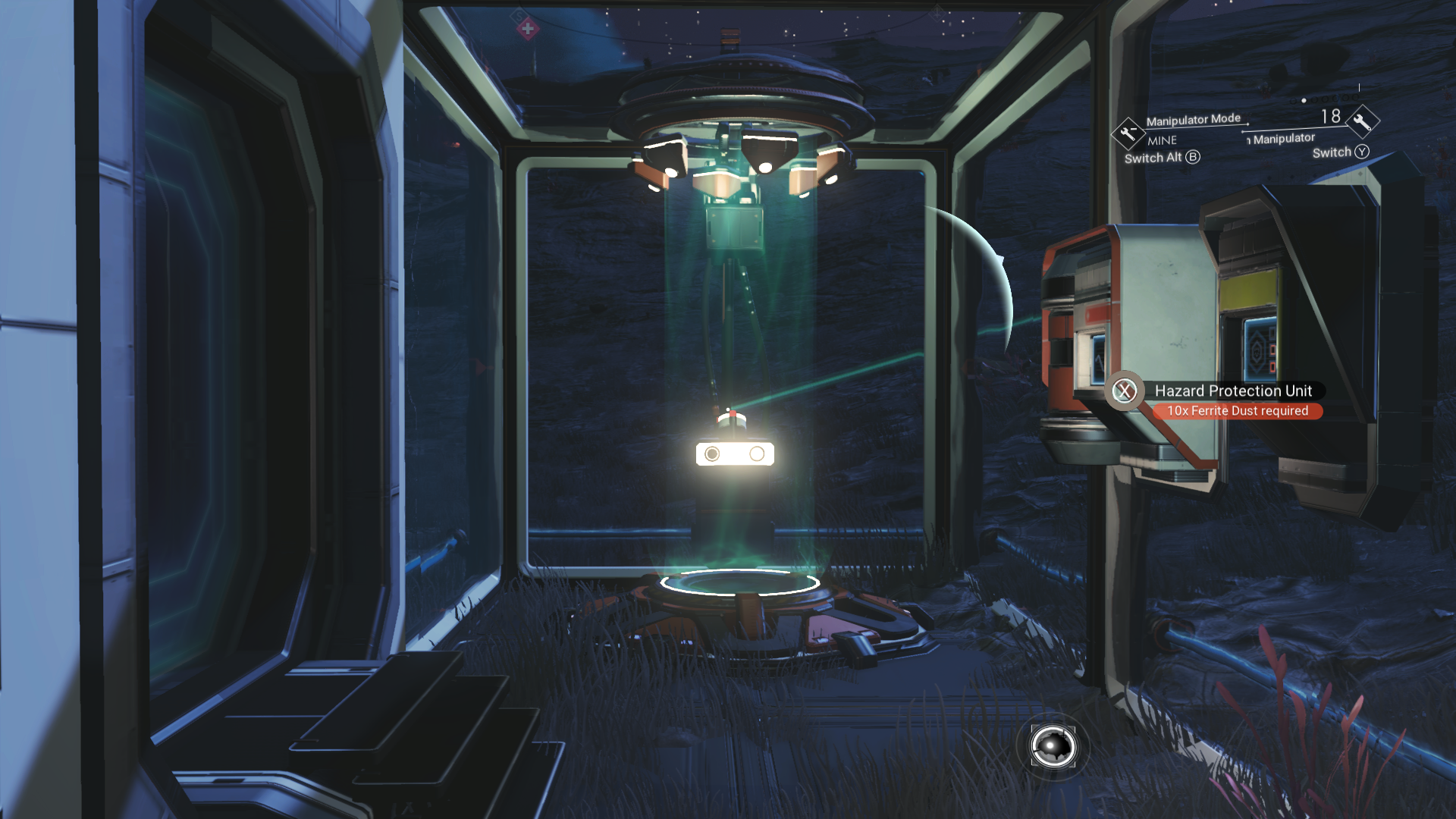Select the S-diamond shelter marker icon

click(519, 16)
